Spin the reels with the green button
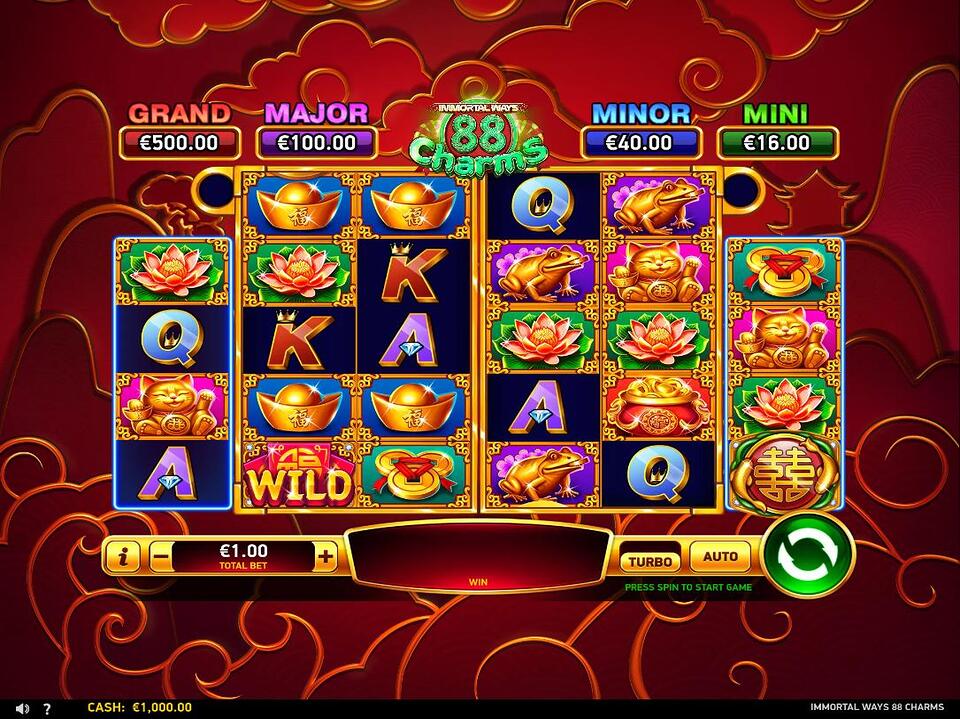Image resolution: width=960 pixels, height=719 pixels. [x=808, y=557]
